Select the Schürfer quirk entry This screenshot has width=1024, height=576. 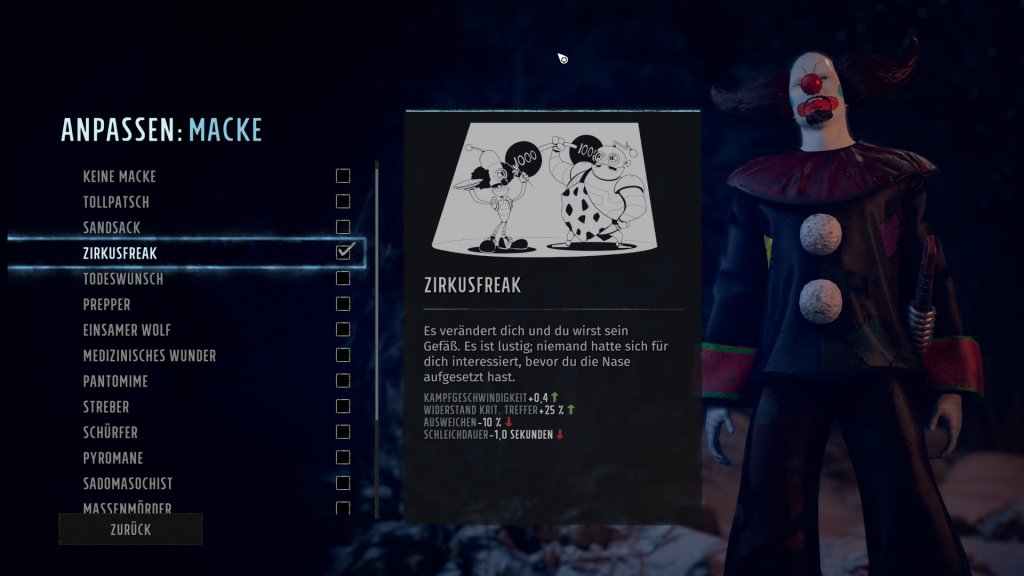[x=110, y=433]
